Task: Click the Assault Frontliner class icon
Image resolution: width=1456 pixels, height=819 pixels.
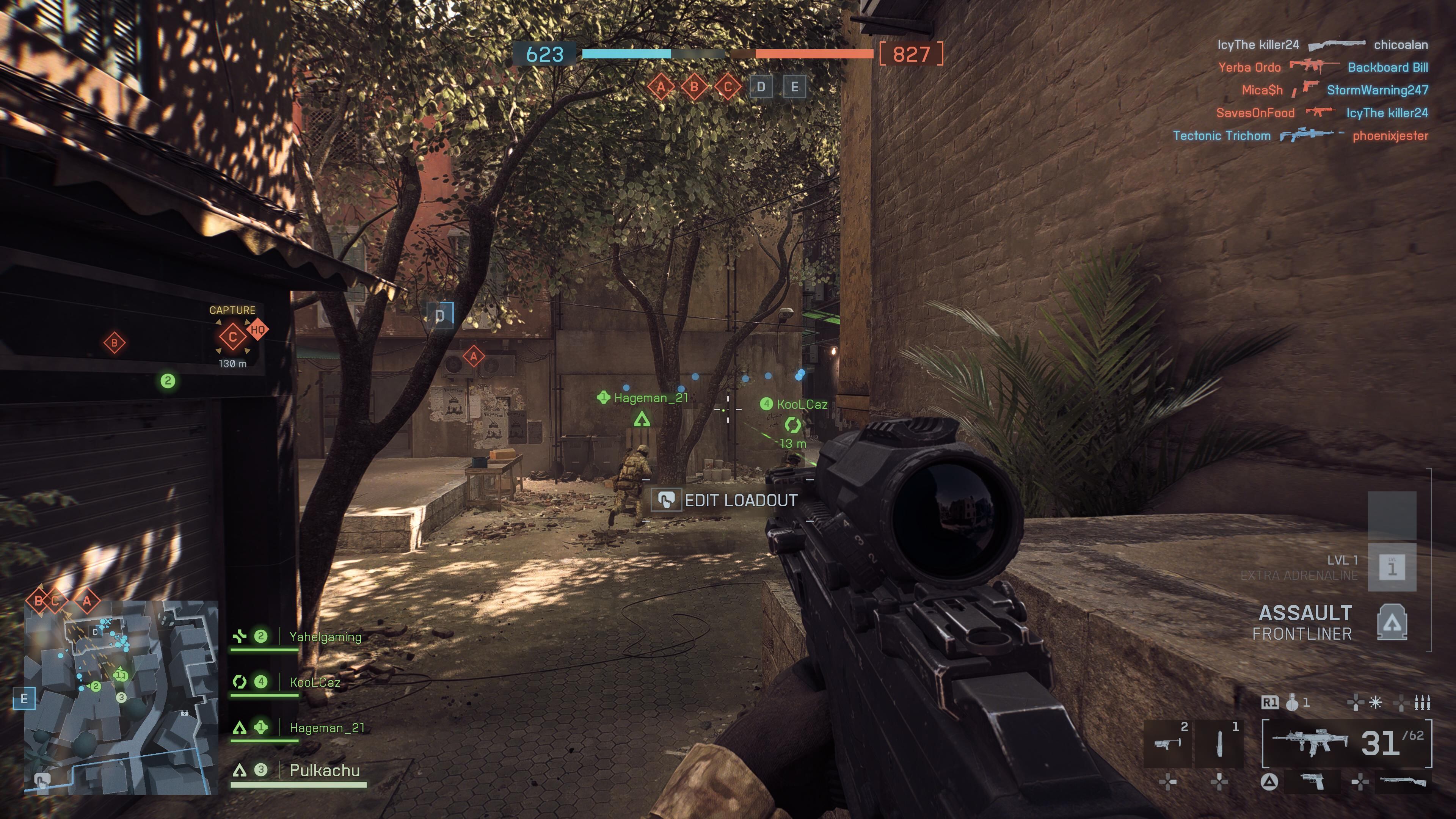Action: click(1392, 622)
